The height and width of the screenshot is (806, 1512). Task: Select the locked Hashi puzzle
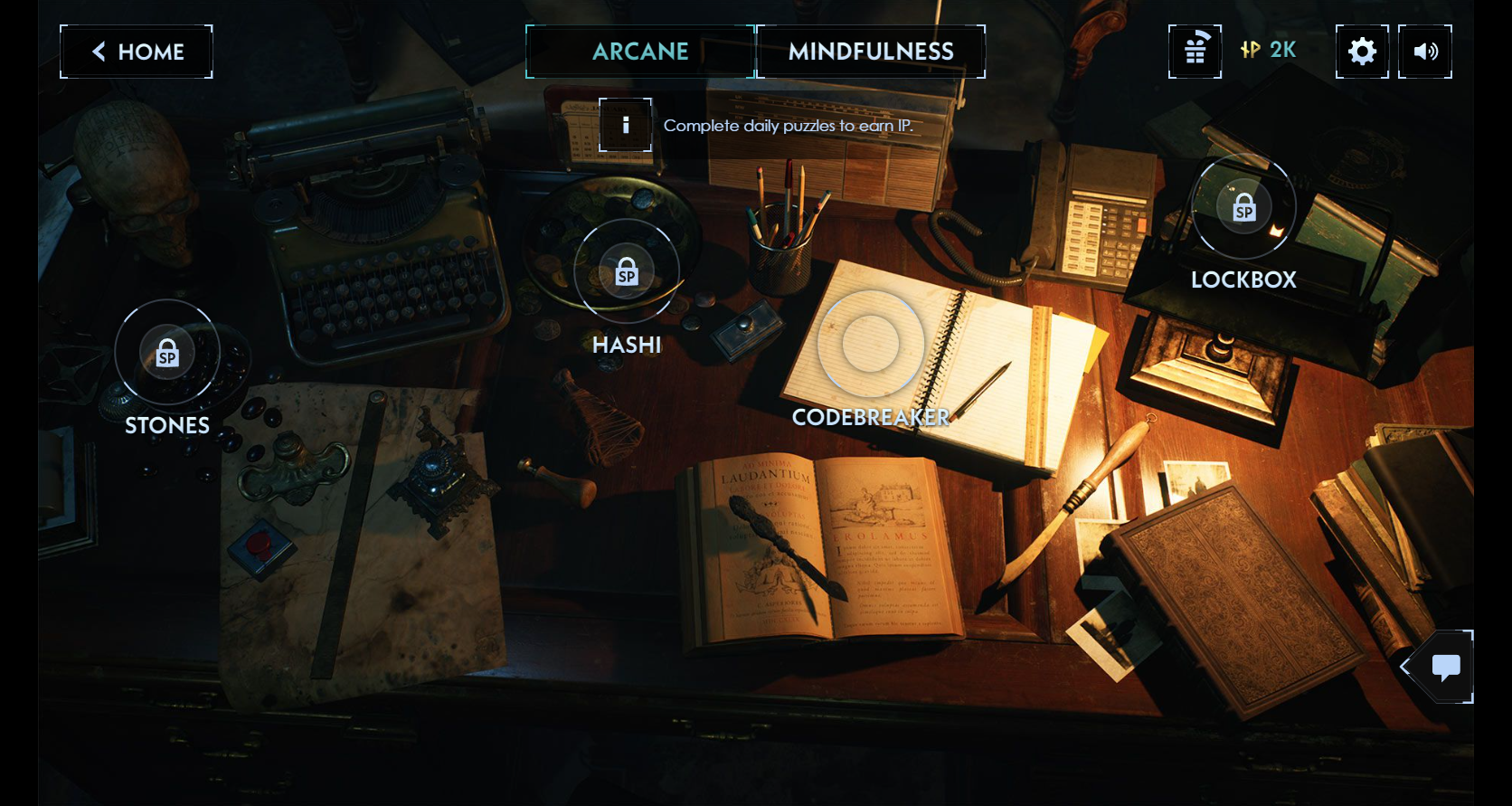tap(627, 271)
